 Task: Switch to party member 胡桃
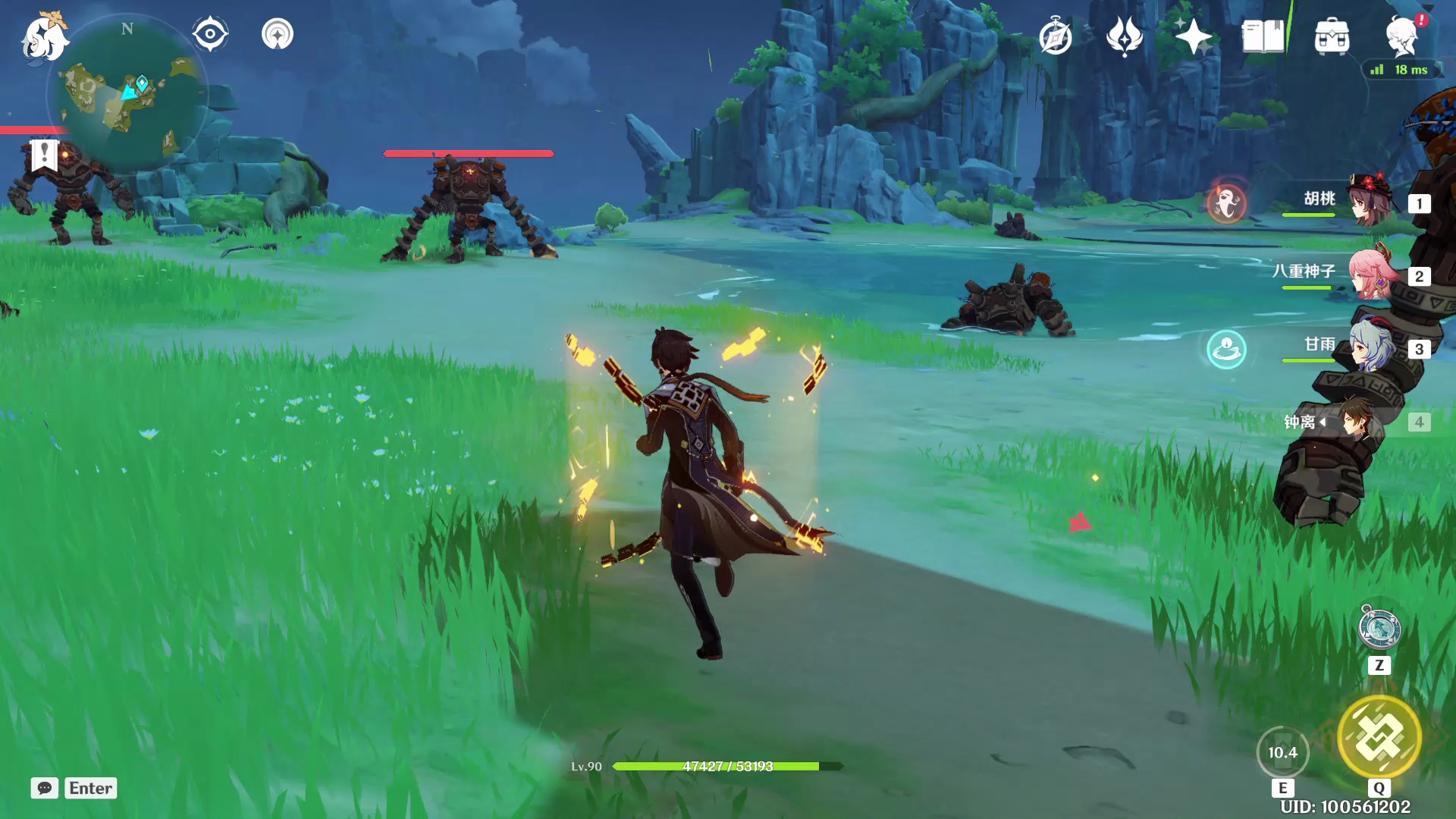pos(1371,201)
